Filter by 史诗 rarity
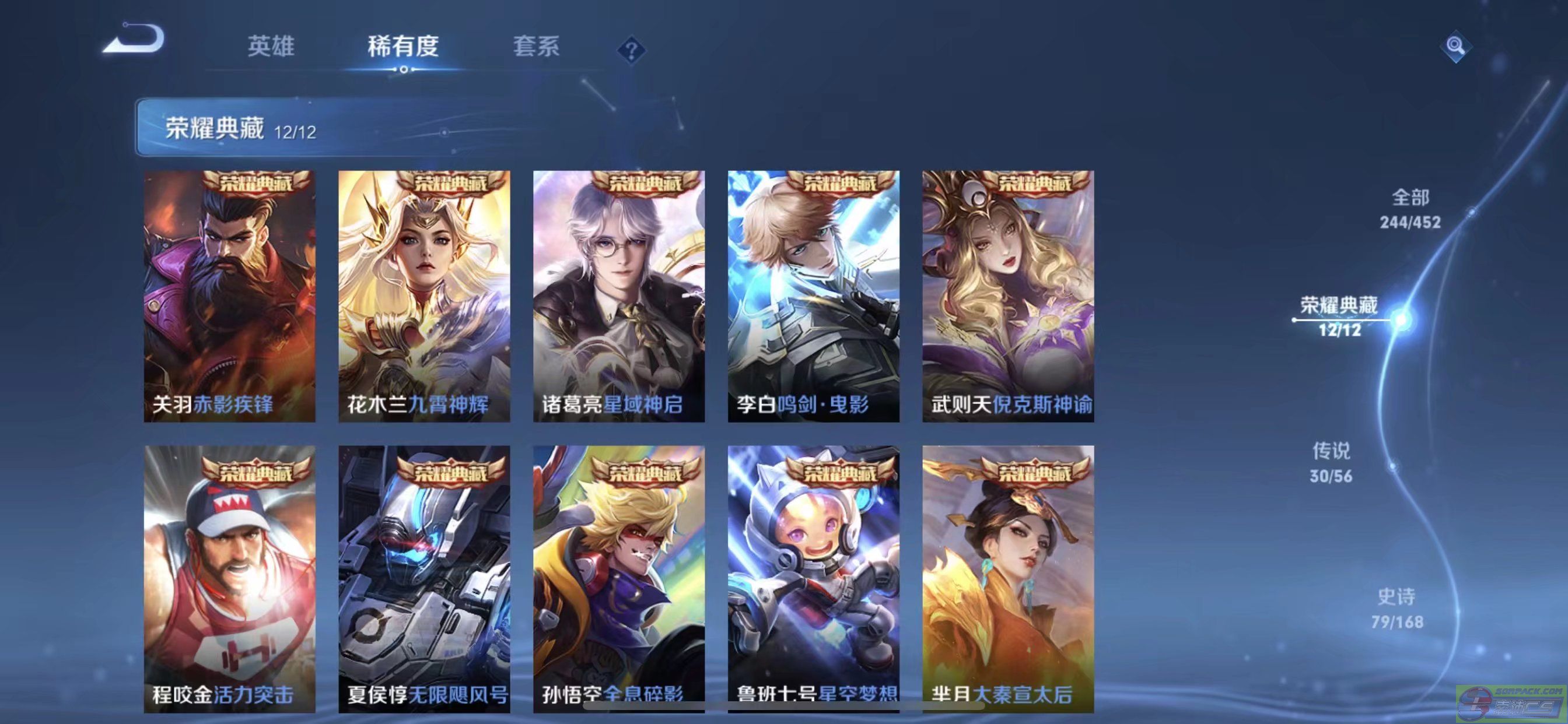The height and width of the screenshot is (724, 1568). (x=1397, y=609)
